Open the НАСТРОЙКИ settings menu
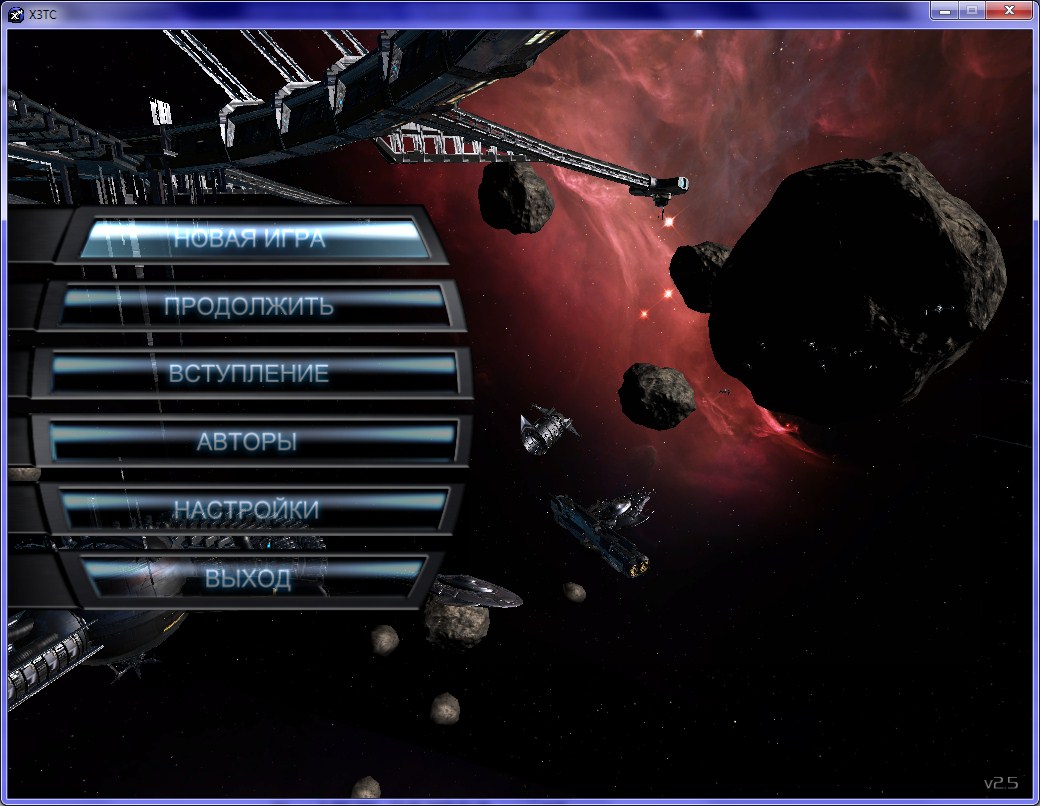Image resolution: width=1040 pixels, height=806 pixels. [247, 509]
